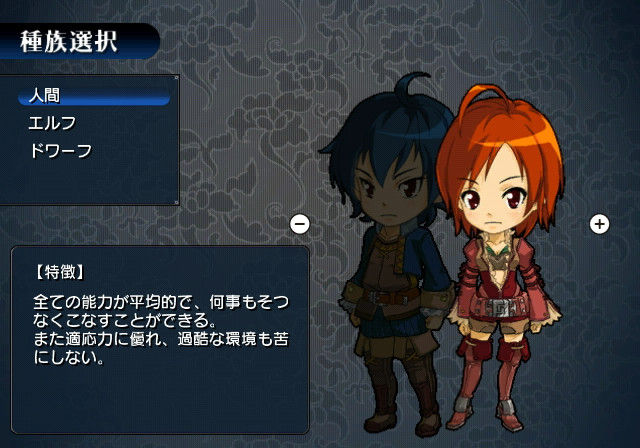Select the 人間 (Human) race option
The height and width of the screenshot is (448, 640).
[x=46, y=96]
